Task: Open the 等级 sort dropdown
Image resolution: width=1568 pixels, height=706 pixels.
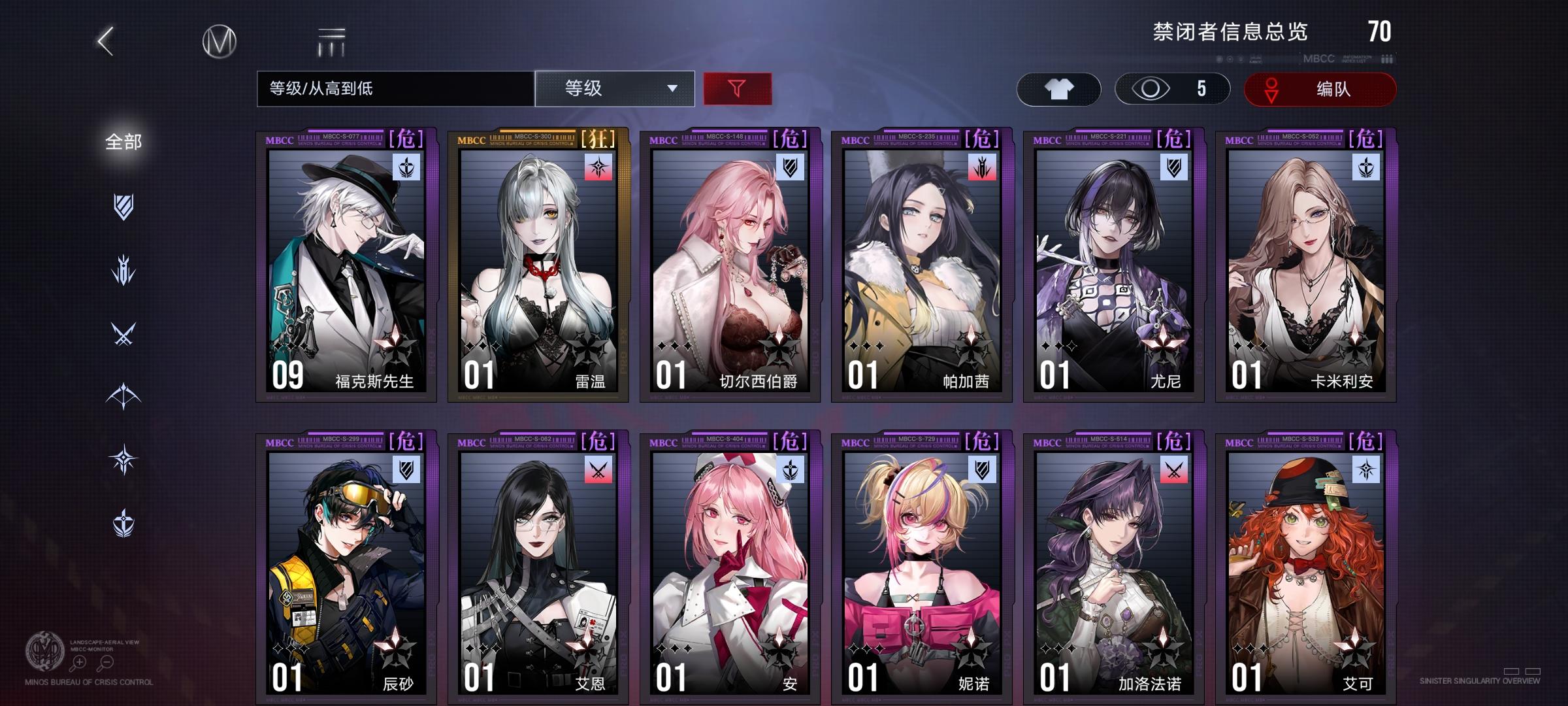Action: (601, 88)
